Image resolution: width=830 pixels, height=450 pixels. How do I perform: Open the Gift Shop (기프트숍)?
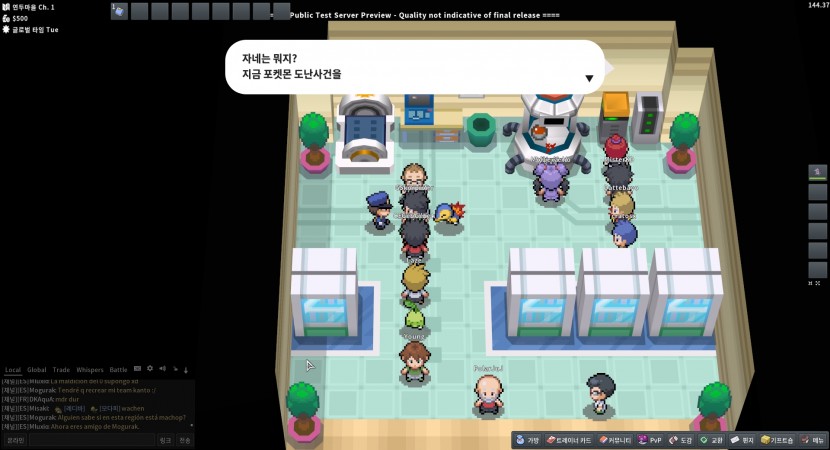pos(777,440)
